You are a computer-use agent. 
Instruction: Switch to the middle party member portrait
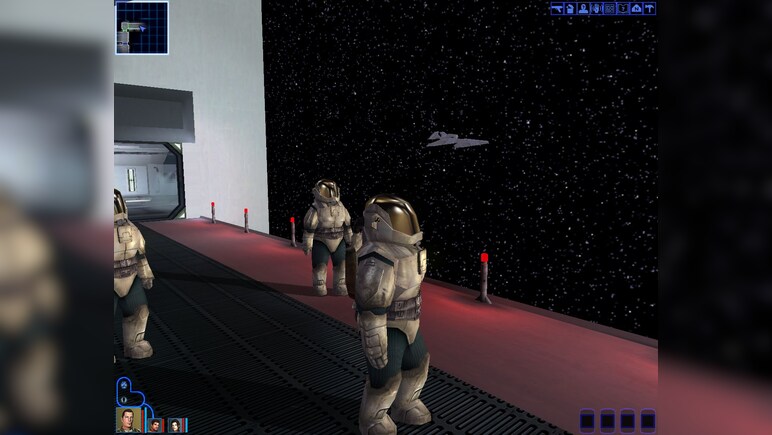point(156,425)
